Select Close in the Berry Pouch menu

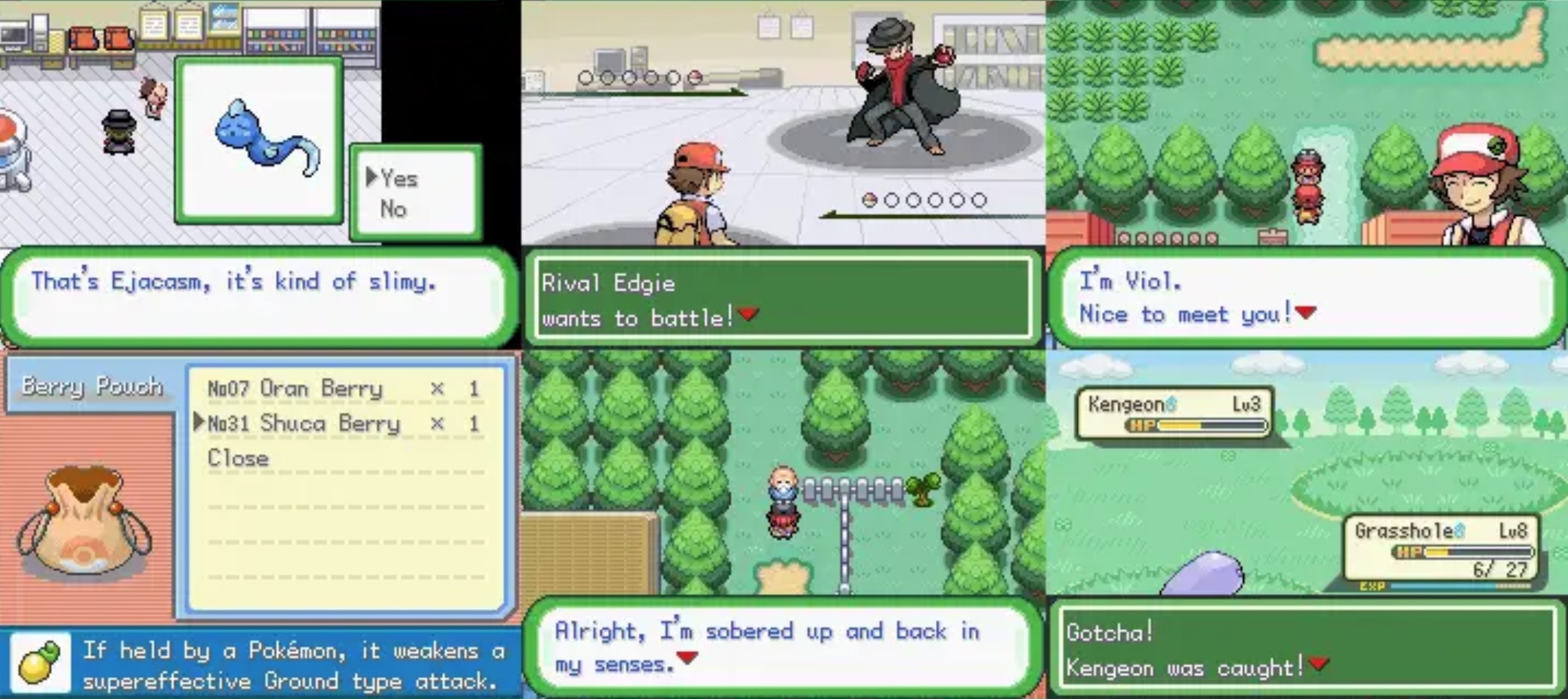239,458
